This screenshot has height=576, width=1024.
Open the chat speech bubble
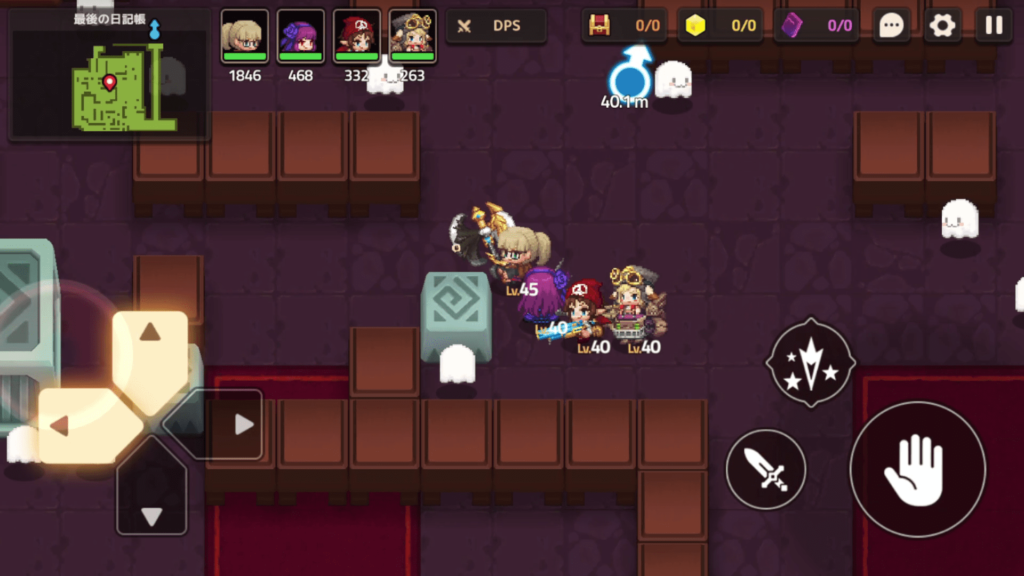891,26
